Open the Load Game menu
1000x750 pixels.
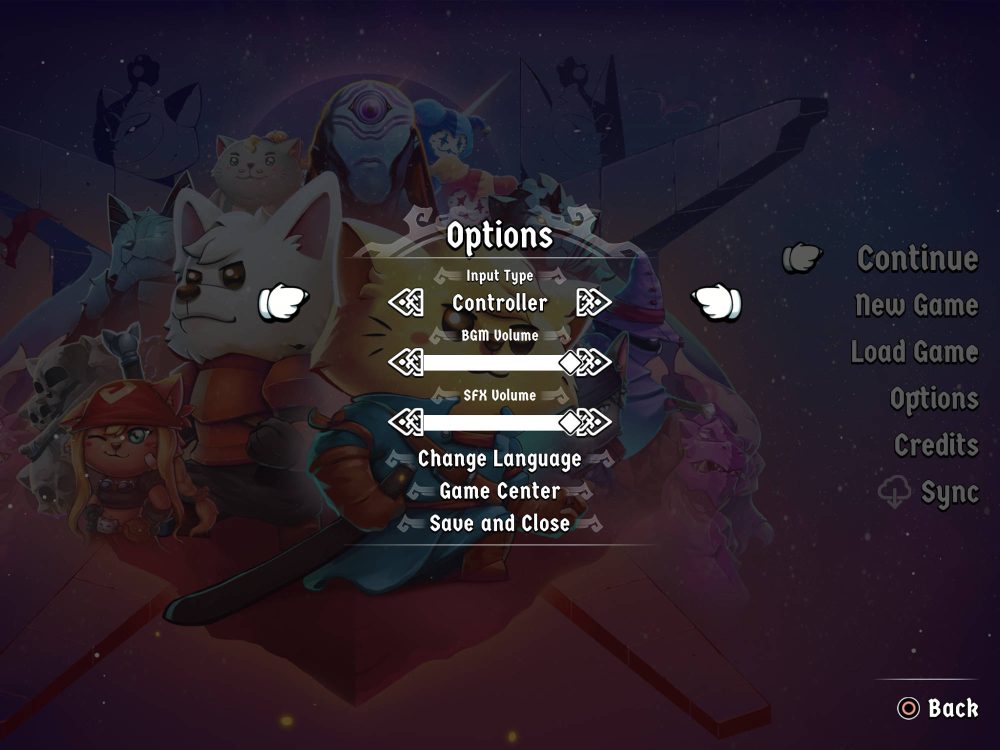tap(914, 352)
